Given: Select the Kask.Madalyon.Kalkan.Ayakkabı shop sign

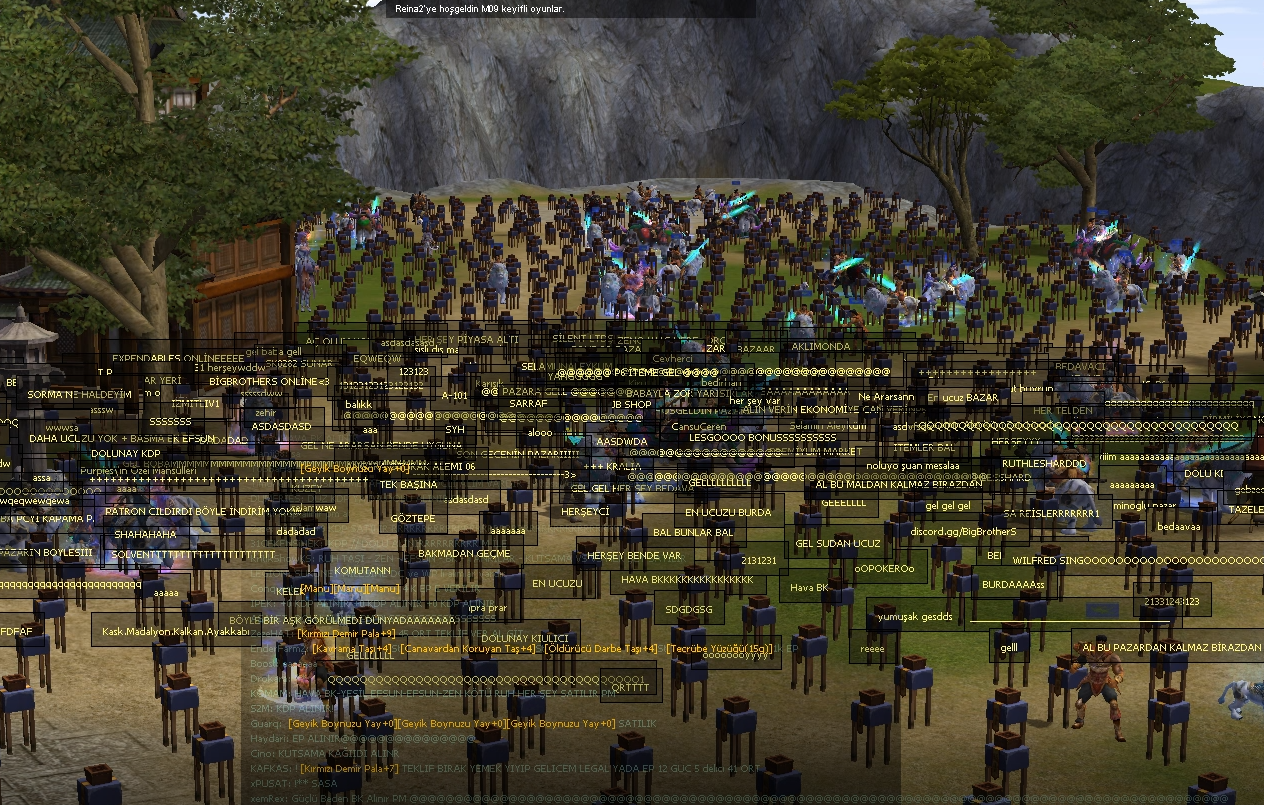Looking at the screenshot, I should point(176,632).
